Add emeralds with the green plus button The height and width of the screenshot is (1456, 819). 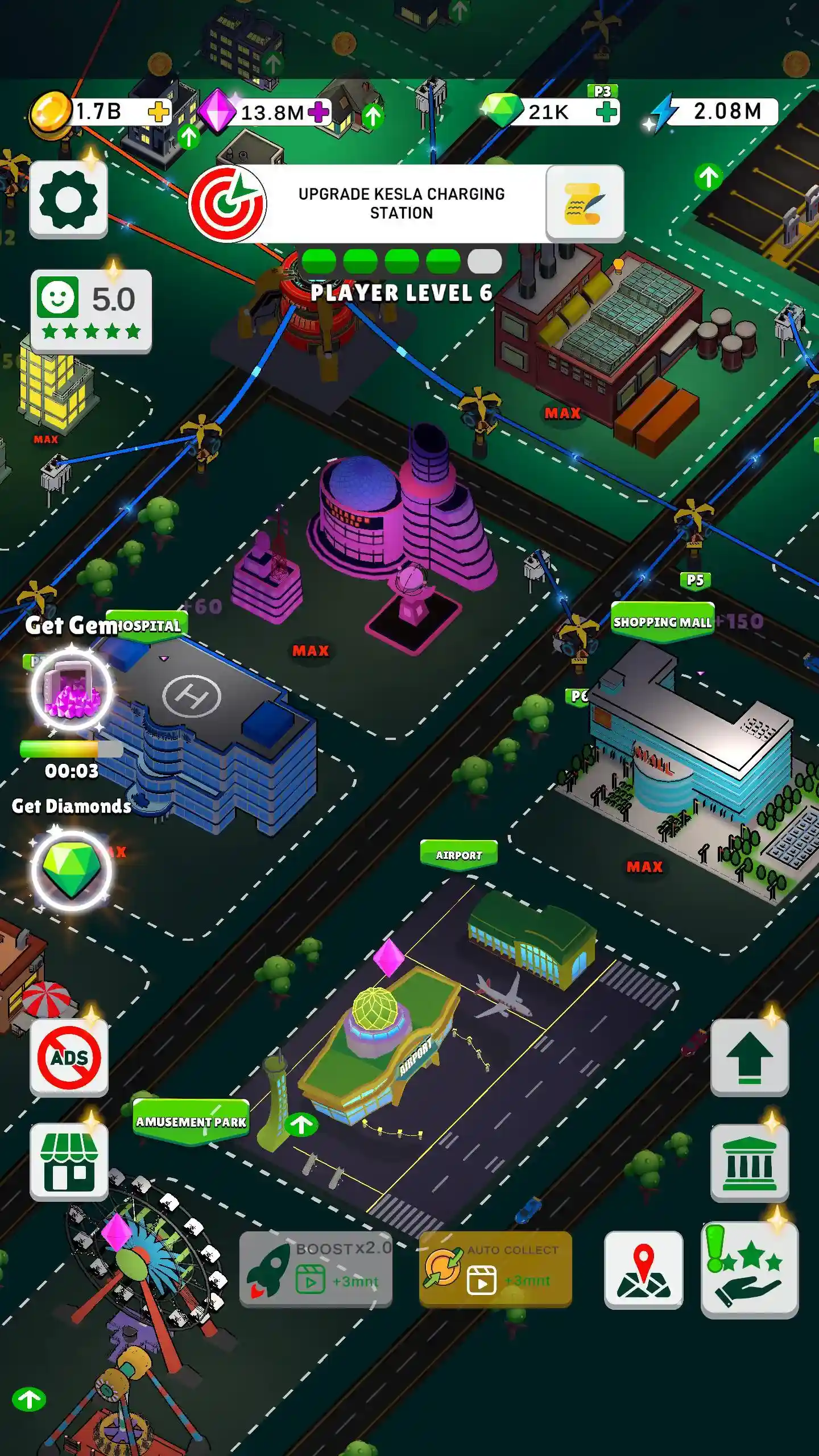click(x=607, y=112)
